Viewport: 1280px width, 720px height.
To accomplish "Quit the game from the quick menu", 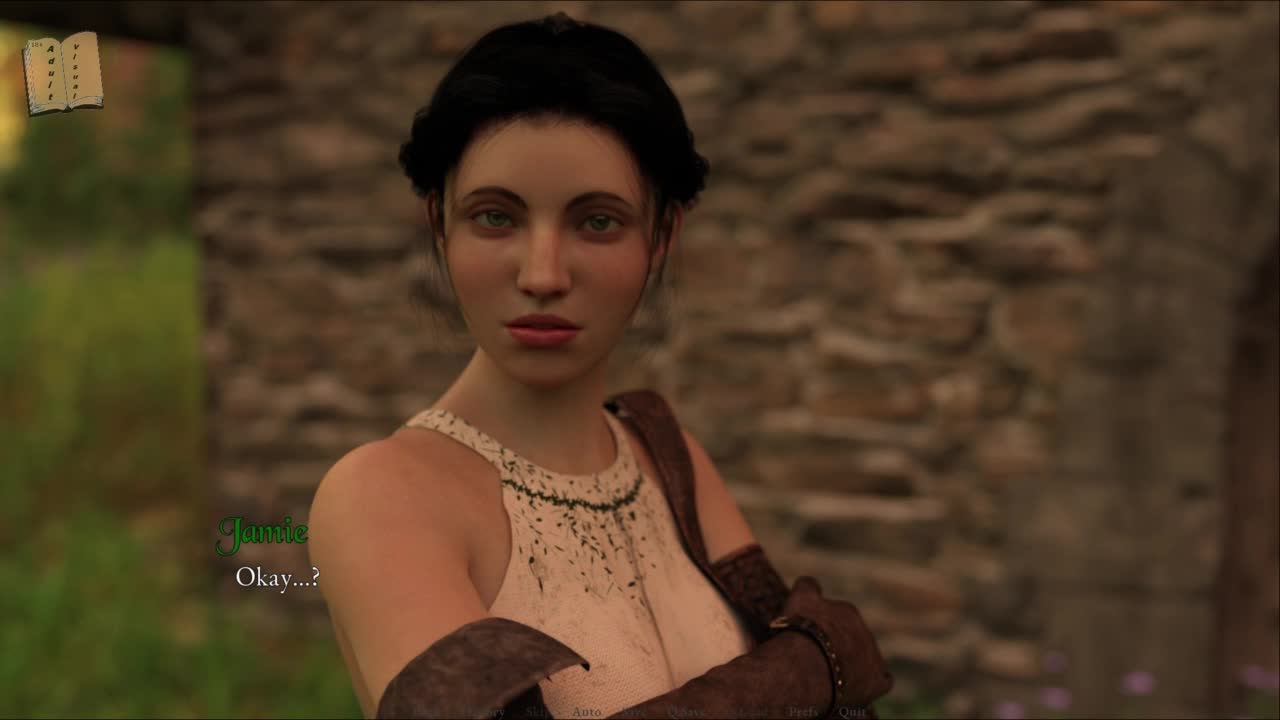I will (x=852, y=712).
